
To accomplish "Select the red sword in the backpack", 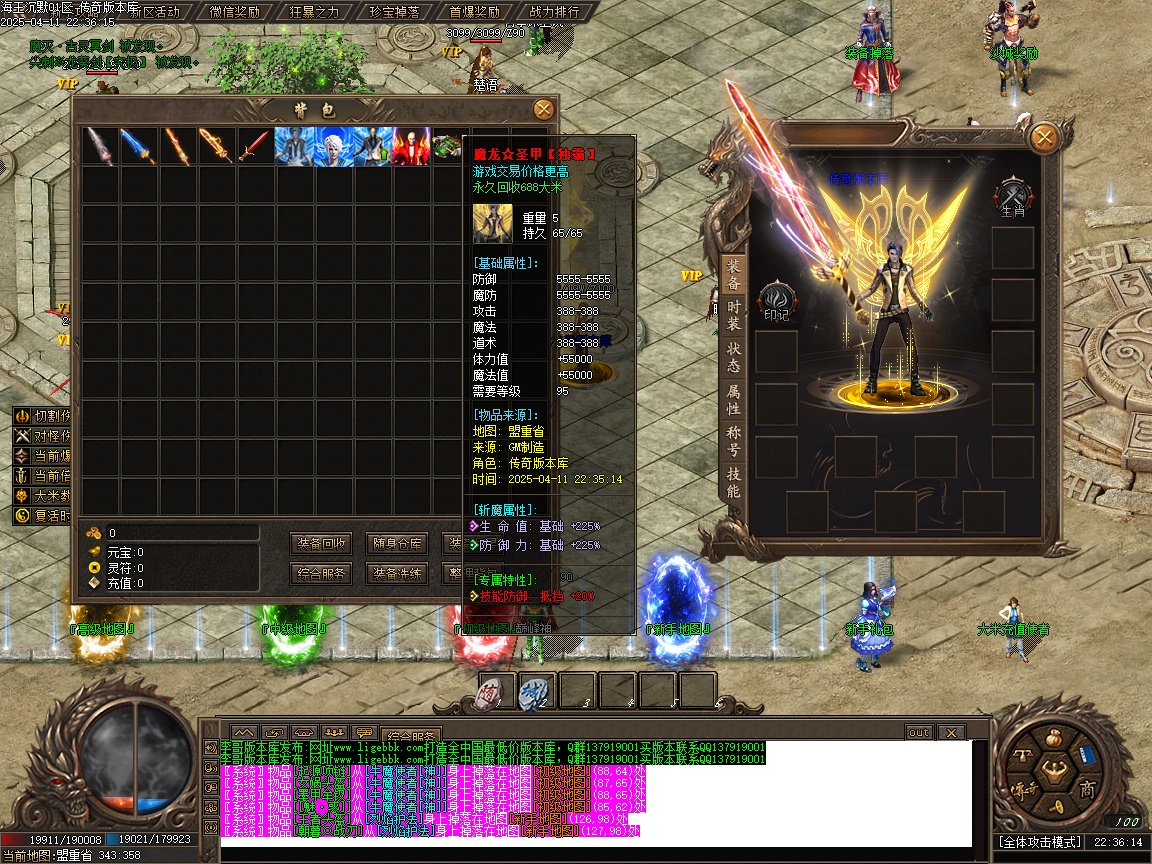I will pos(255,147).
